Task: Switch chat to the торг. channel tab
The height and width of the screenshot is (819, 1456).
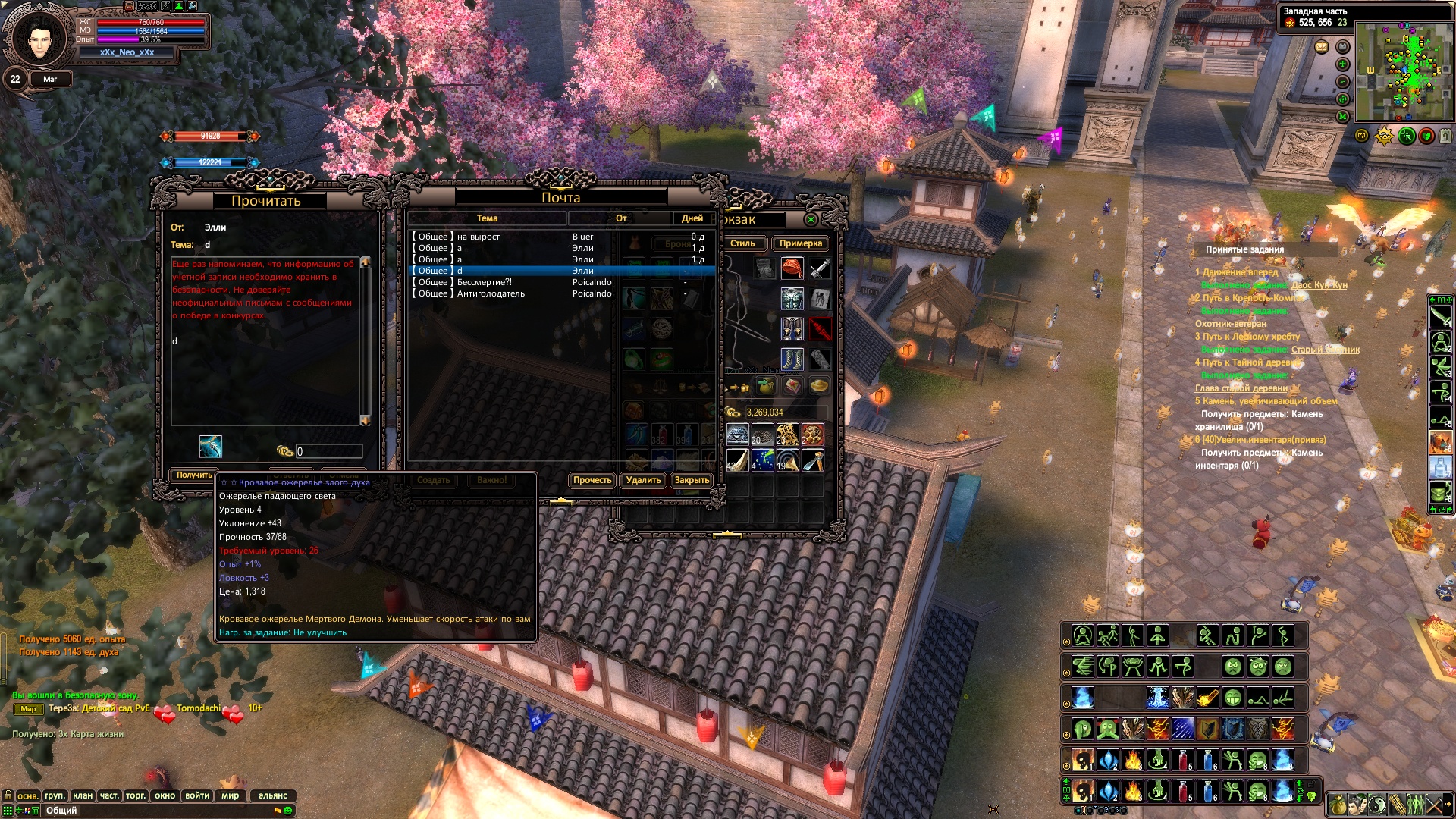Action: tap(136, 795)
